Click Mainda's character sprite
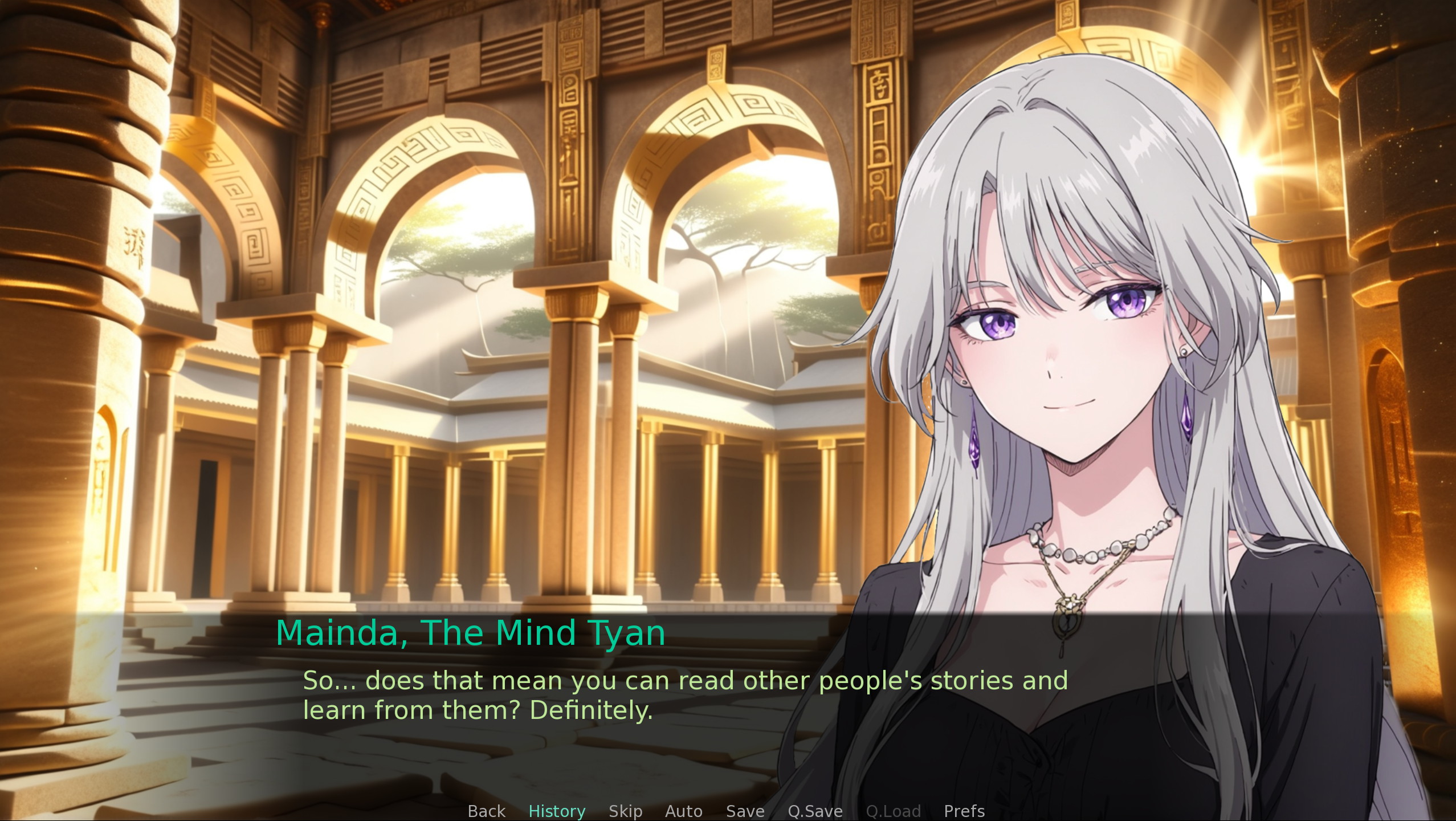The image size is (1456, 821). coord(1111,399)
